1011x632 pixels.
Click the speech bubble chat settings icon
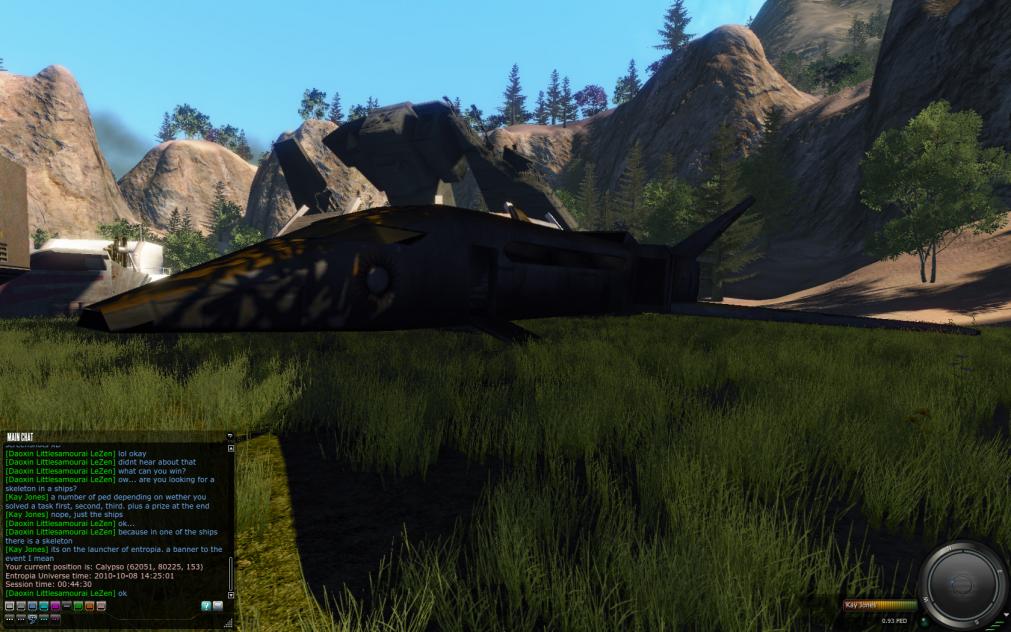pos(33,619)
